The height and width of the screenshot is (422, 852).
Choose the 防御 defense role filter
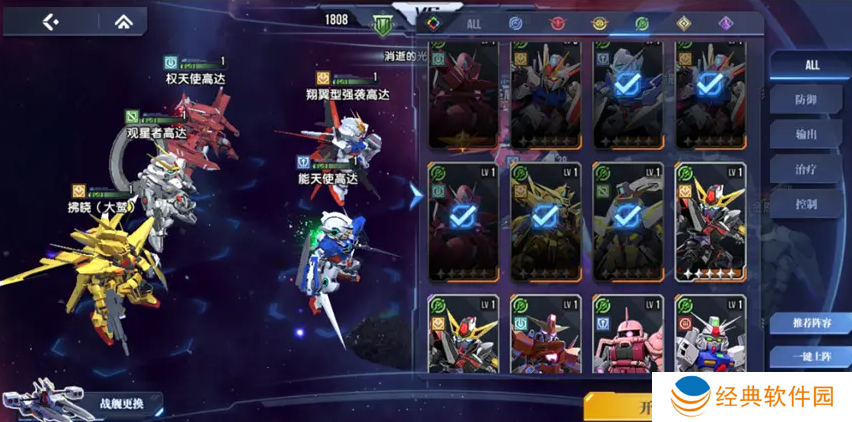[806, 98]
